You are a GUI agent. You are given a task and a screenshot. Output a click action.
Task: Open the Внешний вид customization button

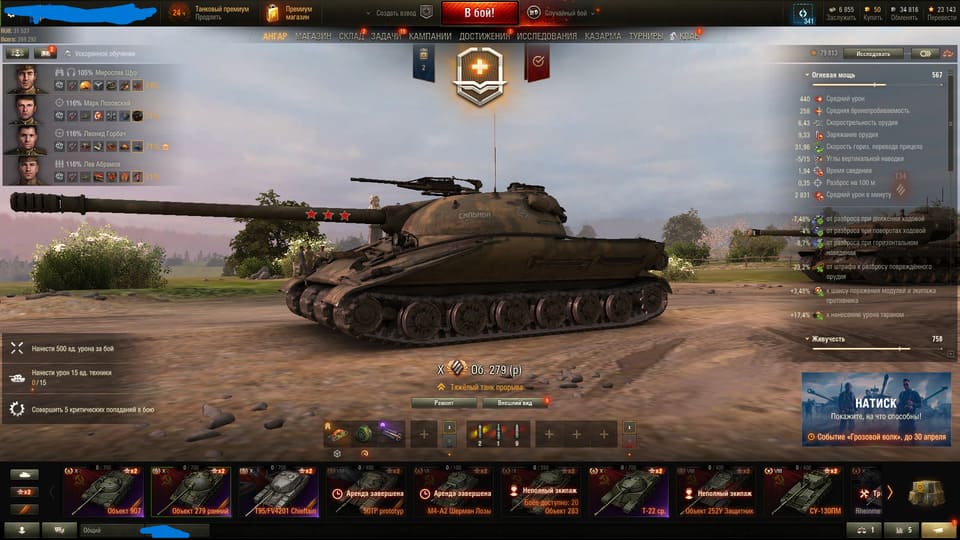pos(514,403)
